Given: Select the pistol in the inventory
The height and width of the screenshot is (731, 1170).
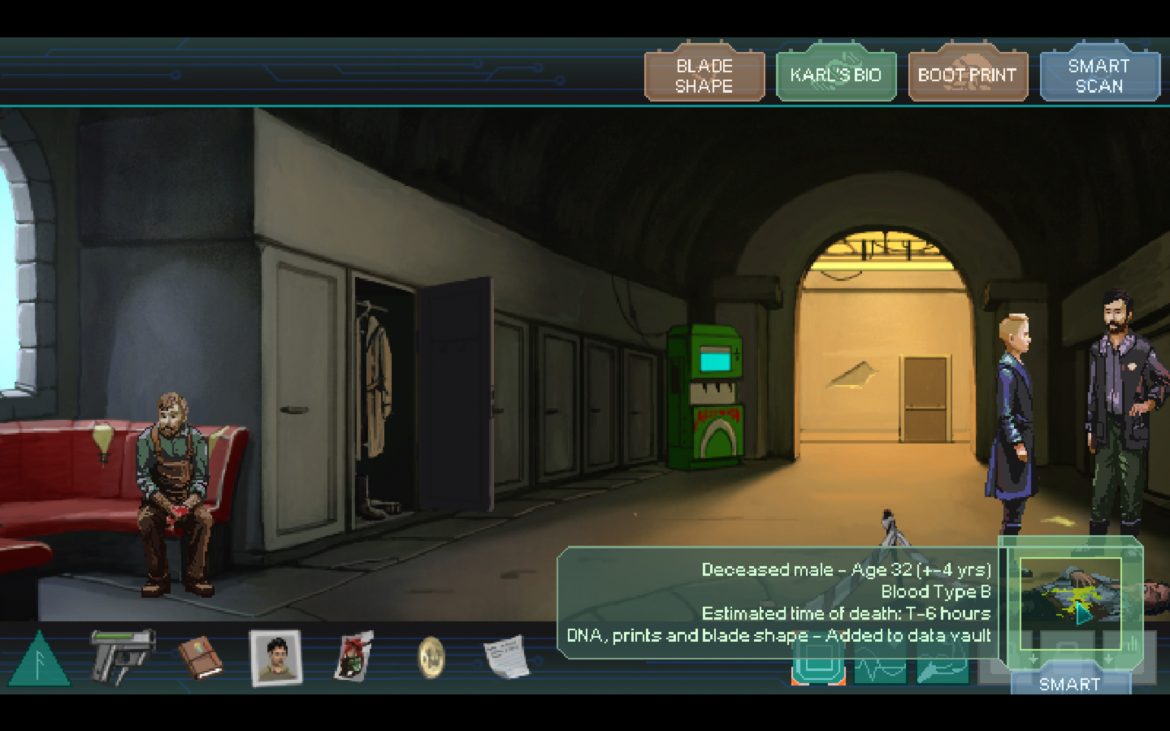Looking at the screenshot, I should 122,655.
